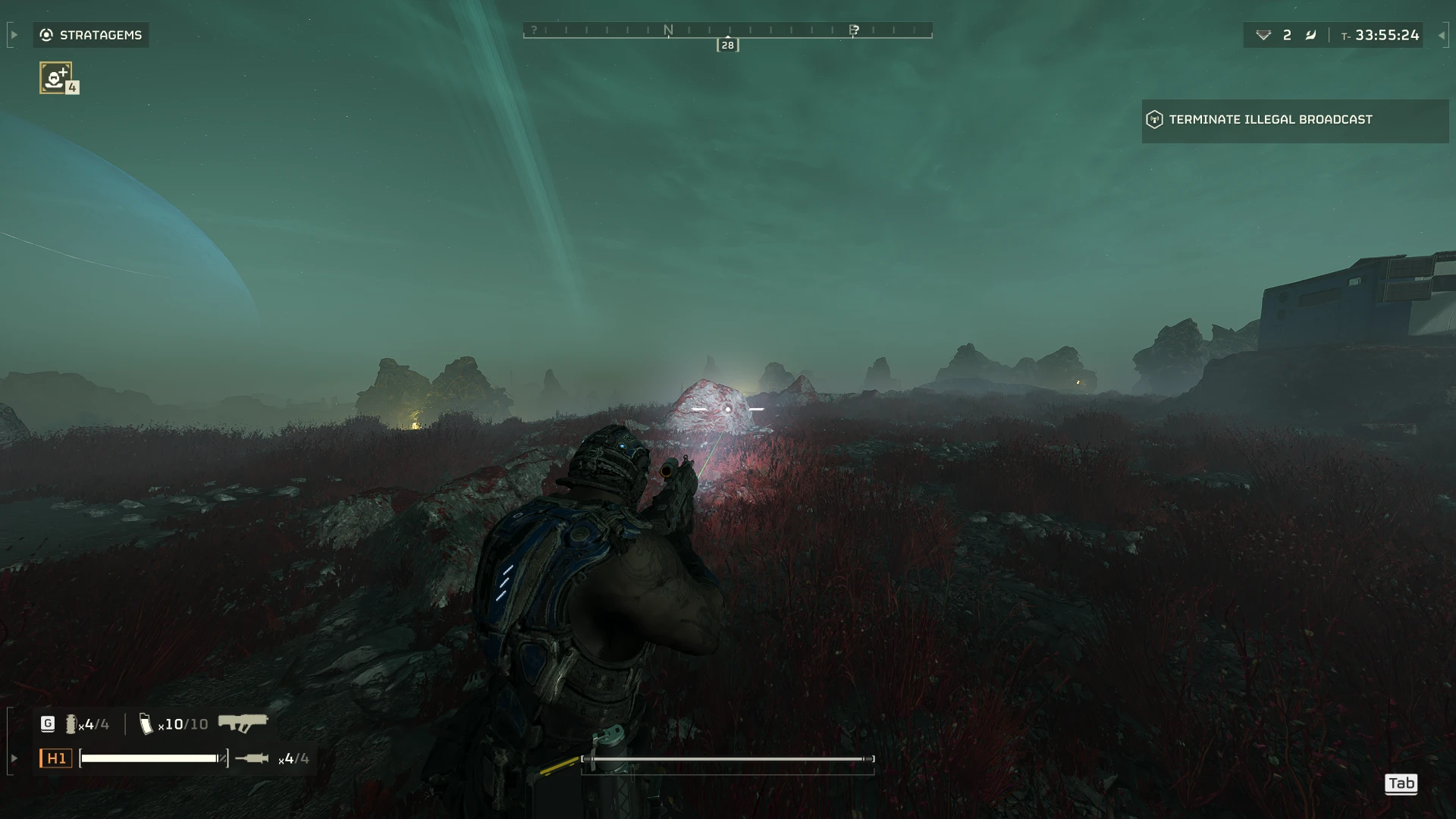Select the Reinforce stratagem icon
1456x819 pixels.
tap(55, 77)
